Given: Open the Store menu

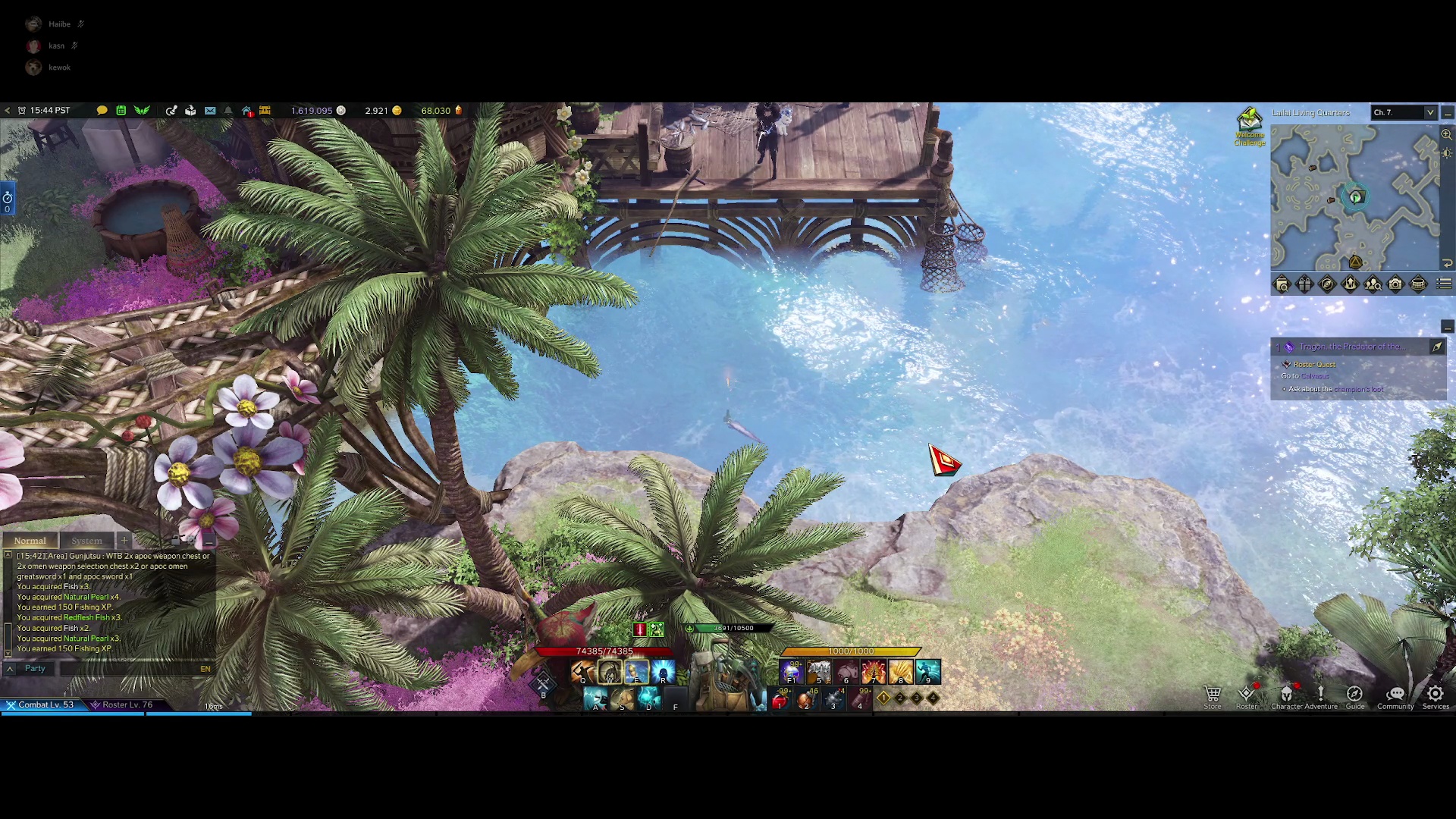Looking at the screenshot, I should (1213, 695).
